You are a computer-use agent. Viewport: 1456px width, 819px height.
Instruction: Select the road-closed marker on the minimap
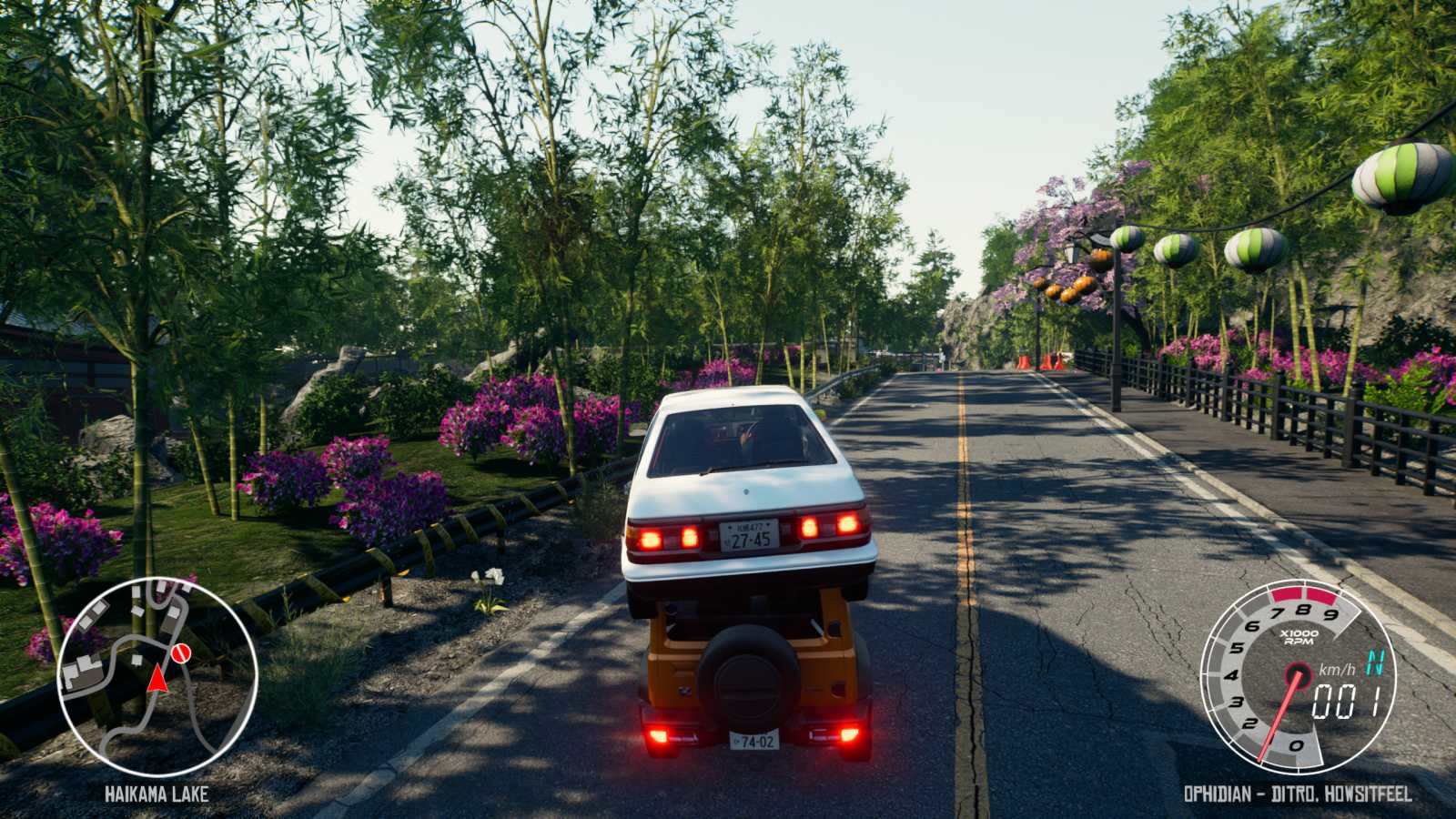pyautogui.click(x=179, y=654)
